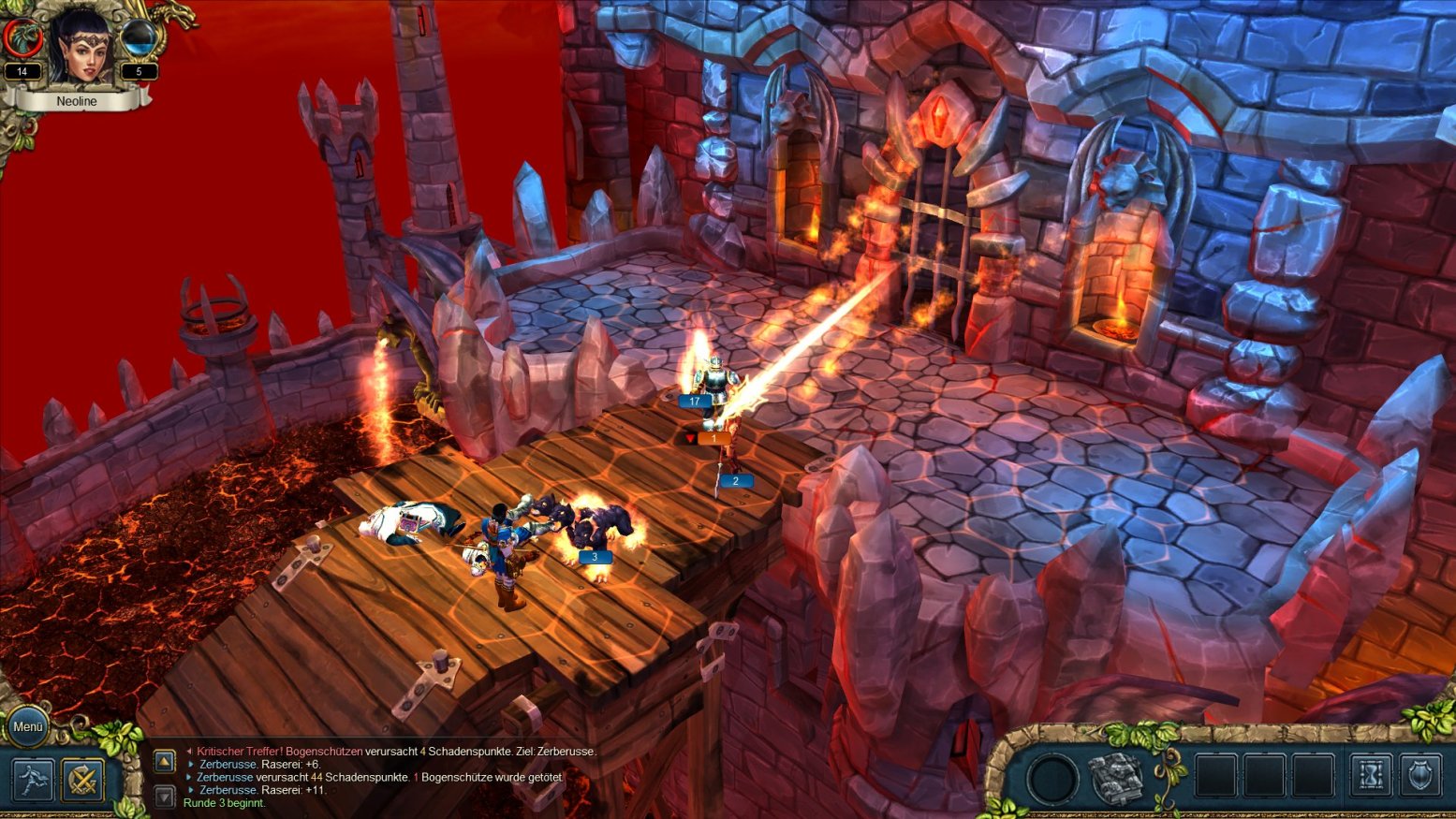Click the combat log down arrow
The width and height of the screenshot is (1456, 819).
164,797
